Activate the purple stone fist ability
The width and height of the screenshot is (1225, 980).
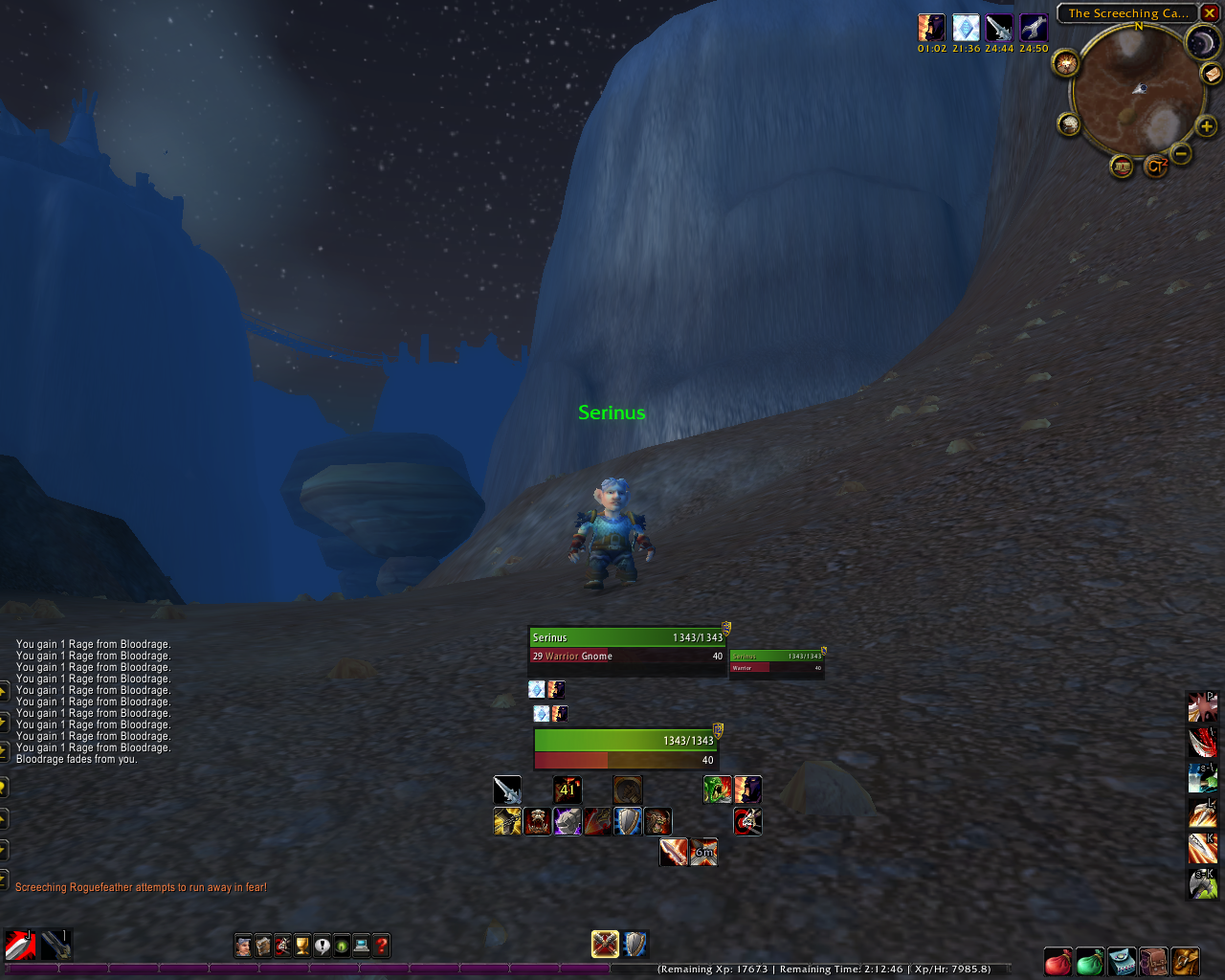568,821
